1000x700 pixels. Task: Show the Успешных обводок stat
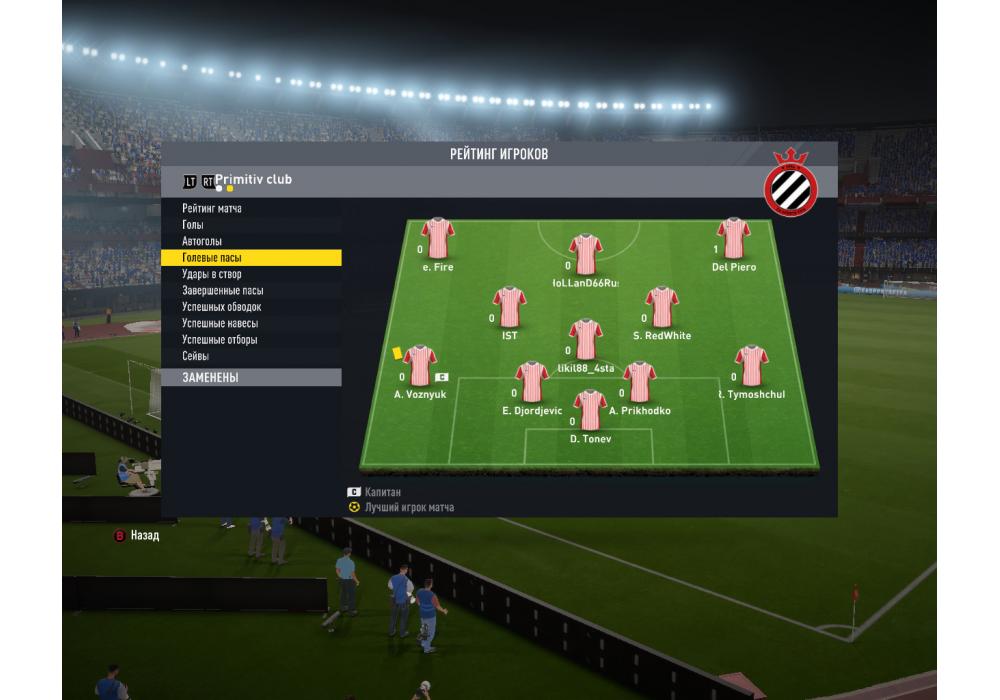tap(222, 307)
